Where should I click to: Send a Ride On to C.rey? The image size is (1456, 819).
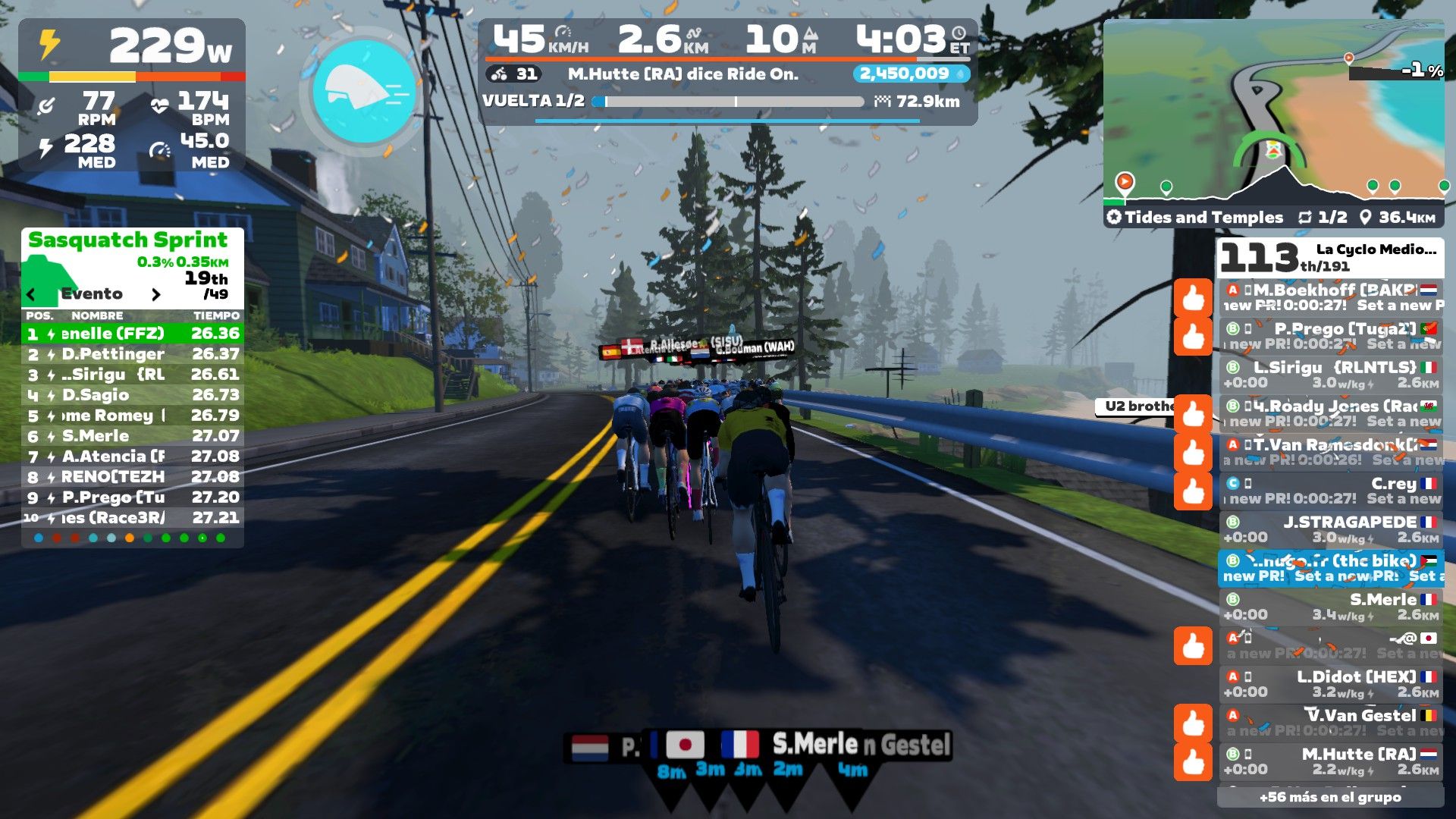[x=1193, y=491]
